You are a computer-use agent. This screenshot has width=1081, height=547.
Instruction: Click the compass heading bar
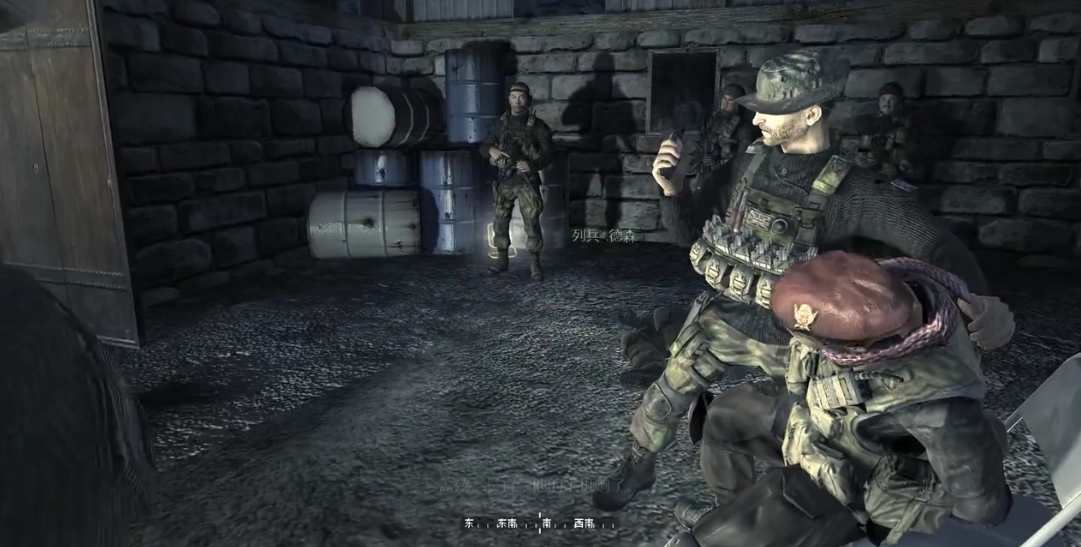(539, 523)
